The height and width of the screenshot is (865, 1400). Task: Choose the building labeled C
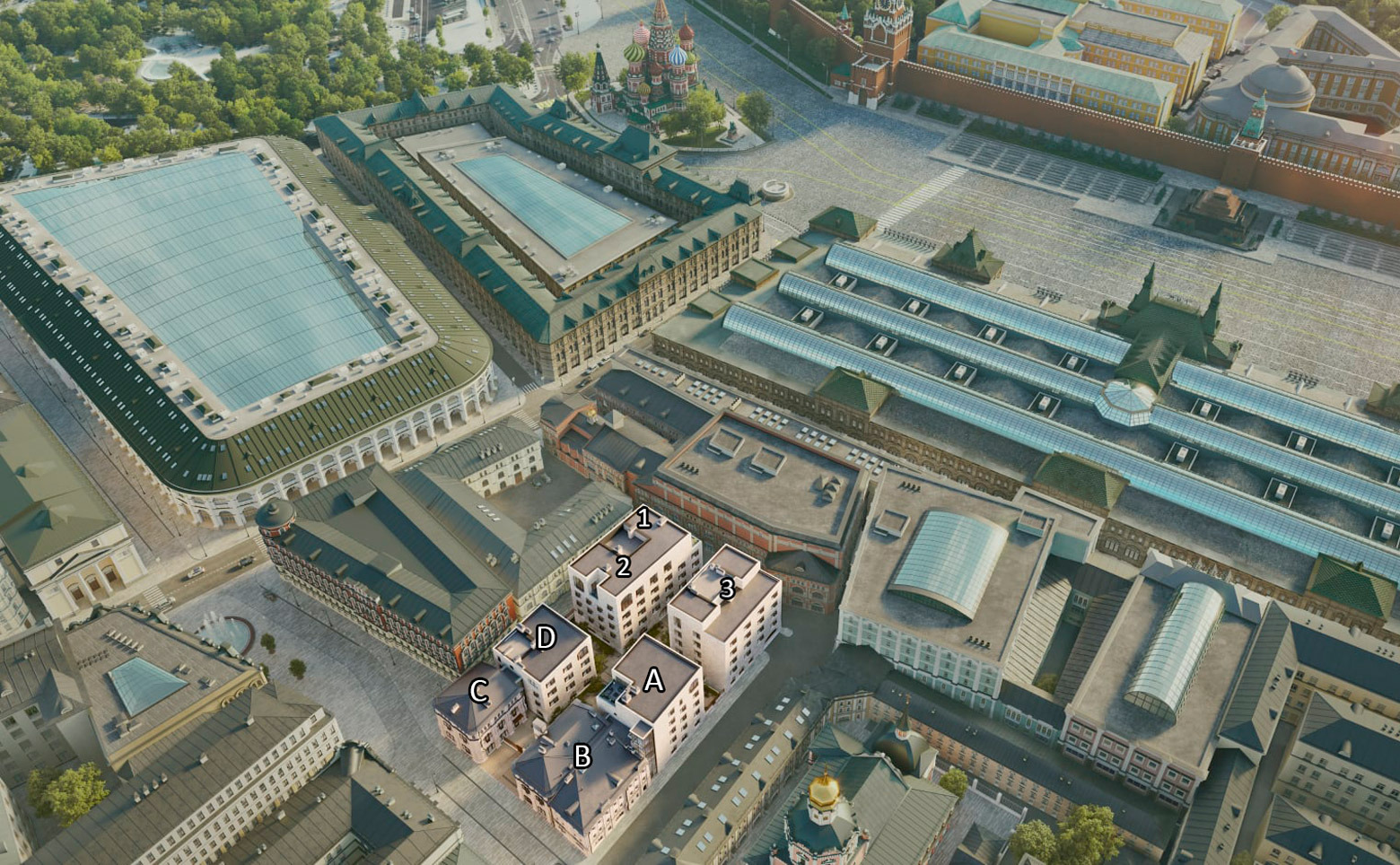pyautogui.click(x=478, y=691)
